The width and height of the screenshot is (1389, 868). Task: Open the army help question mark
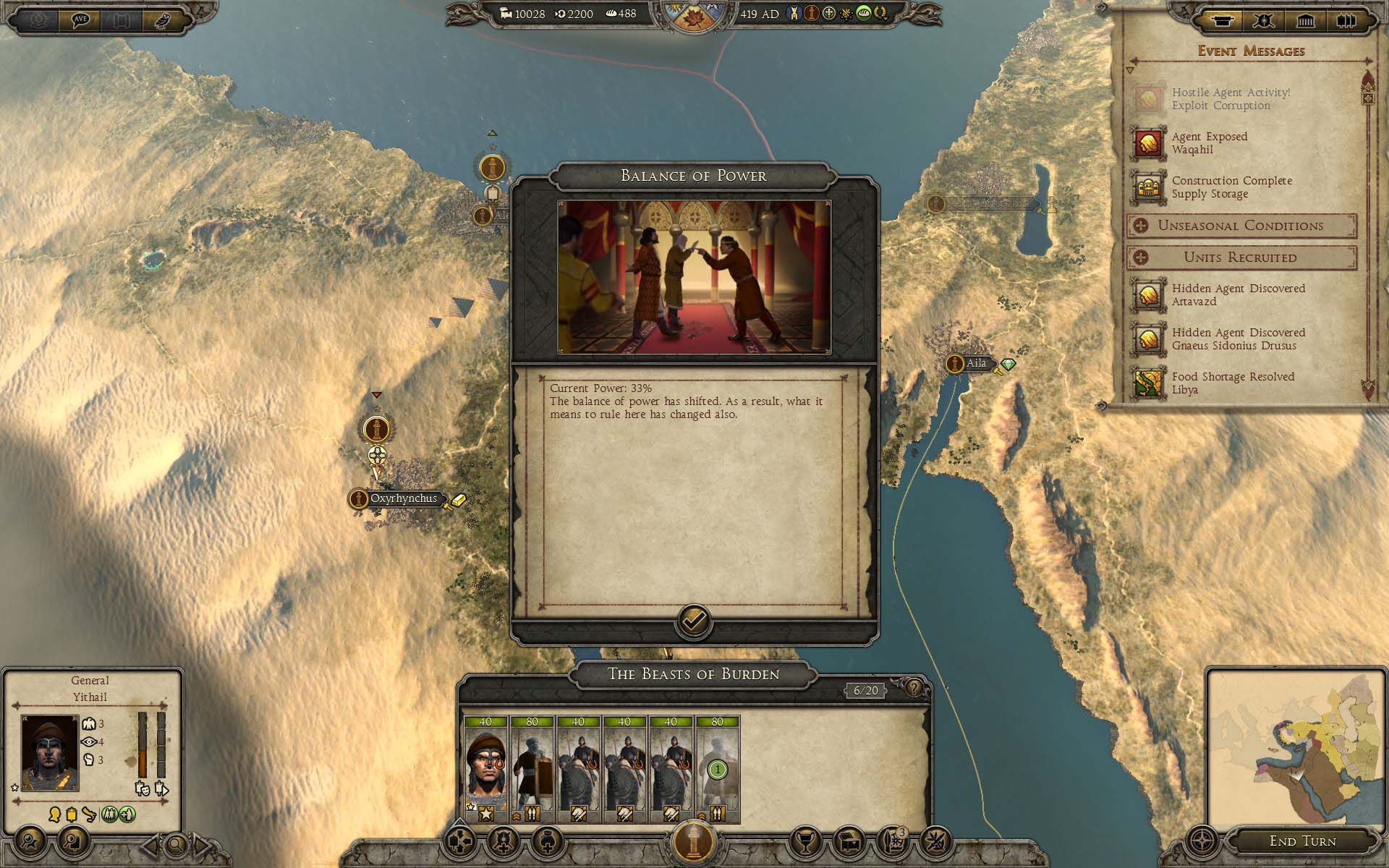pos(914,688)
